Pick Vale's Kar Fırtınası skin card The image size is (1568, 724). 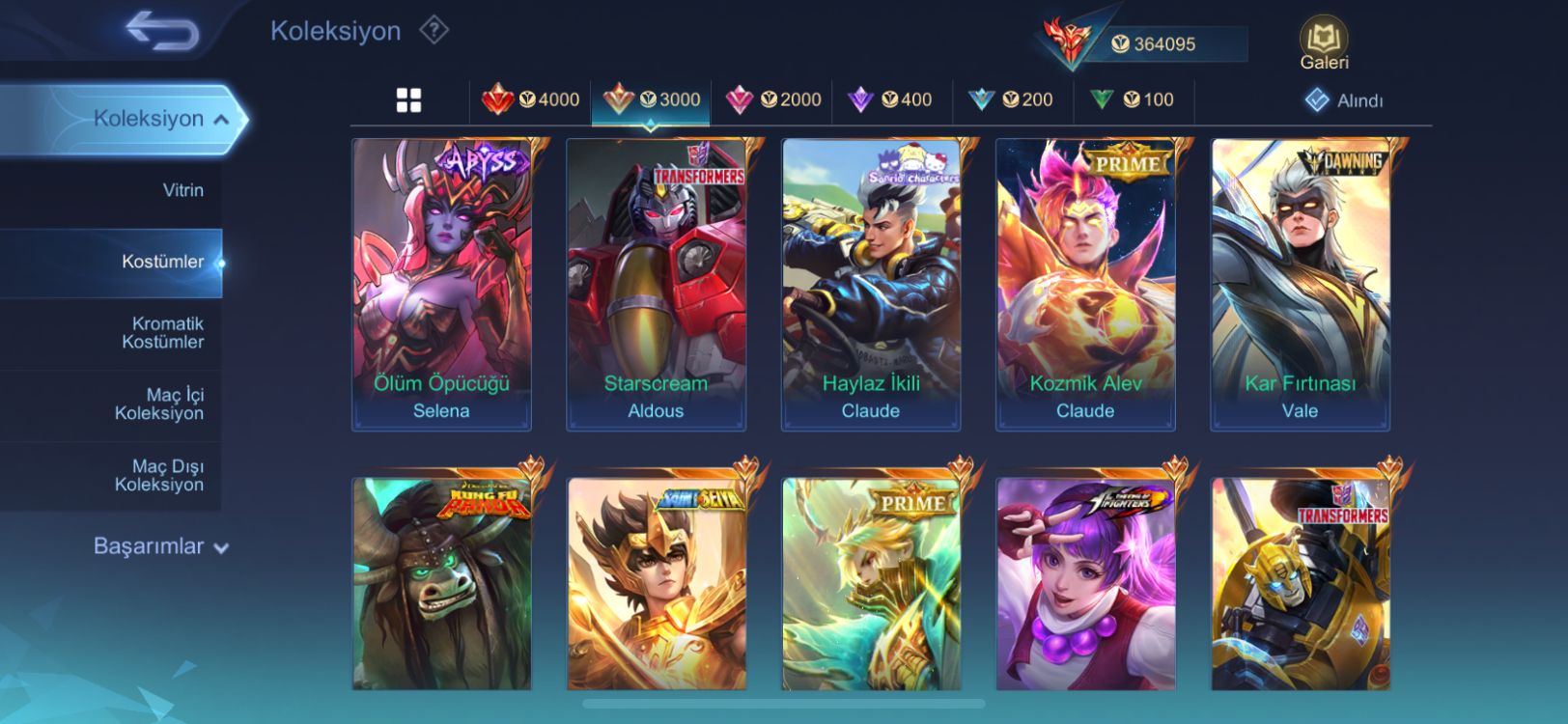[1300, 285]
